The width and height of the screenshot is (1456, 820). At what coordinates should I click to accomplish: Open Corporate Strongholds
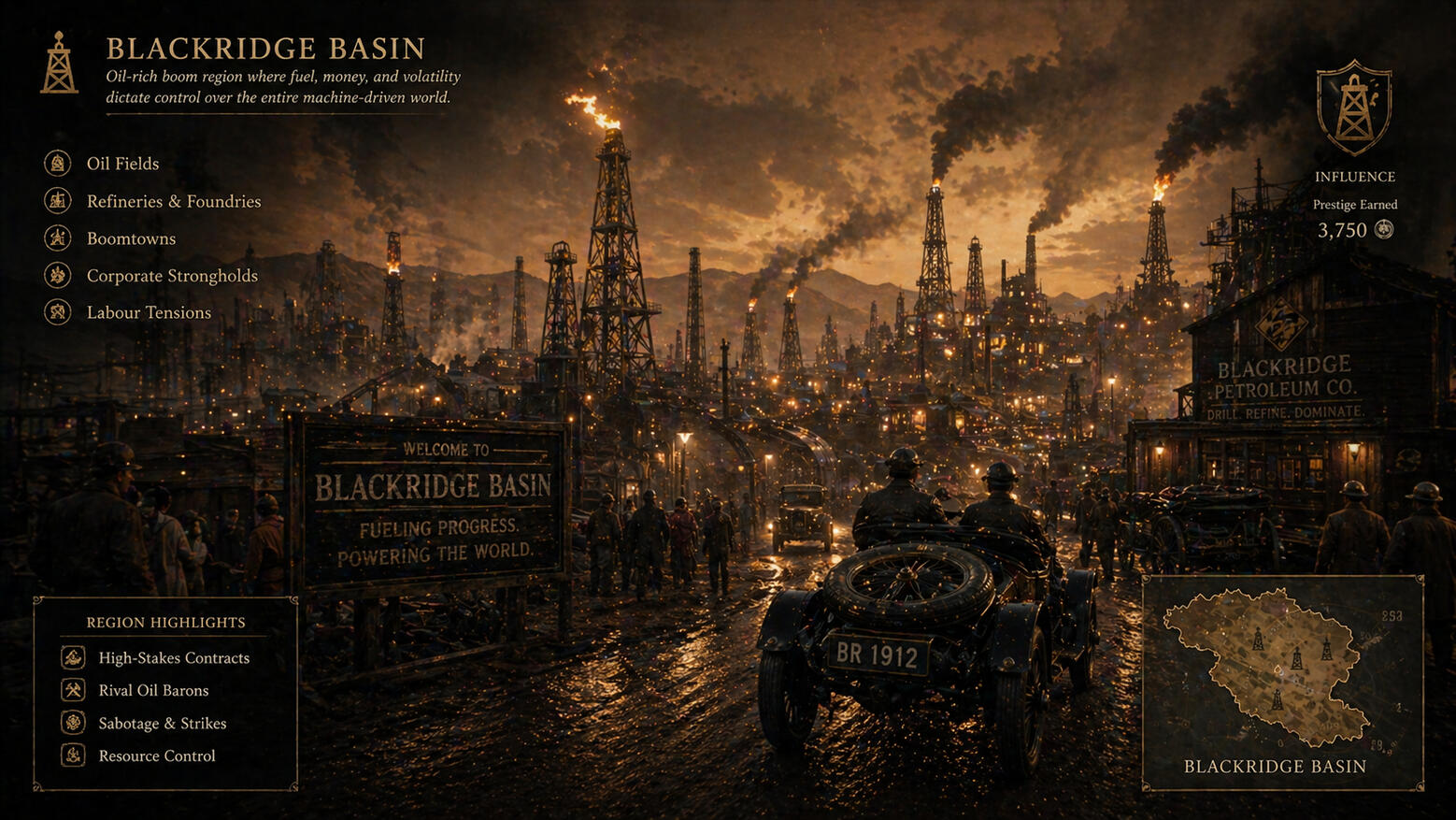172,276
